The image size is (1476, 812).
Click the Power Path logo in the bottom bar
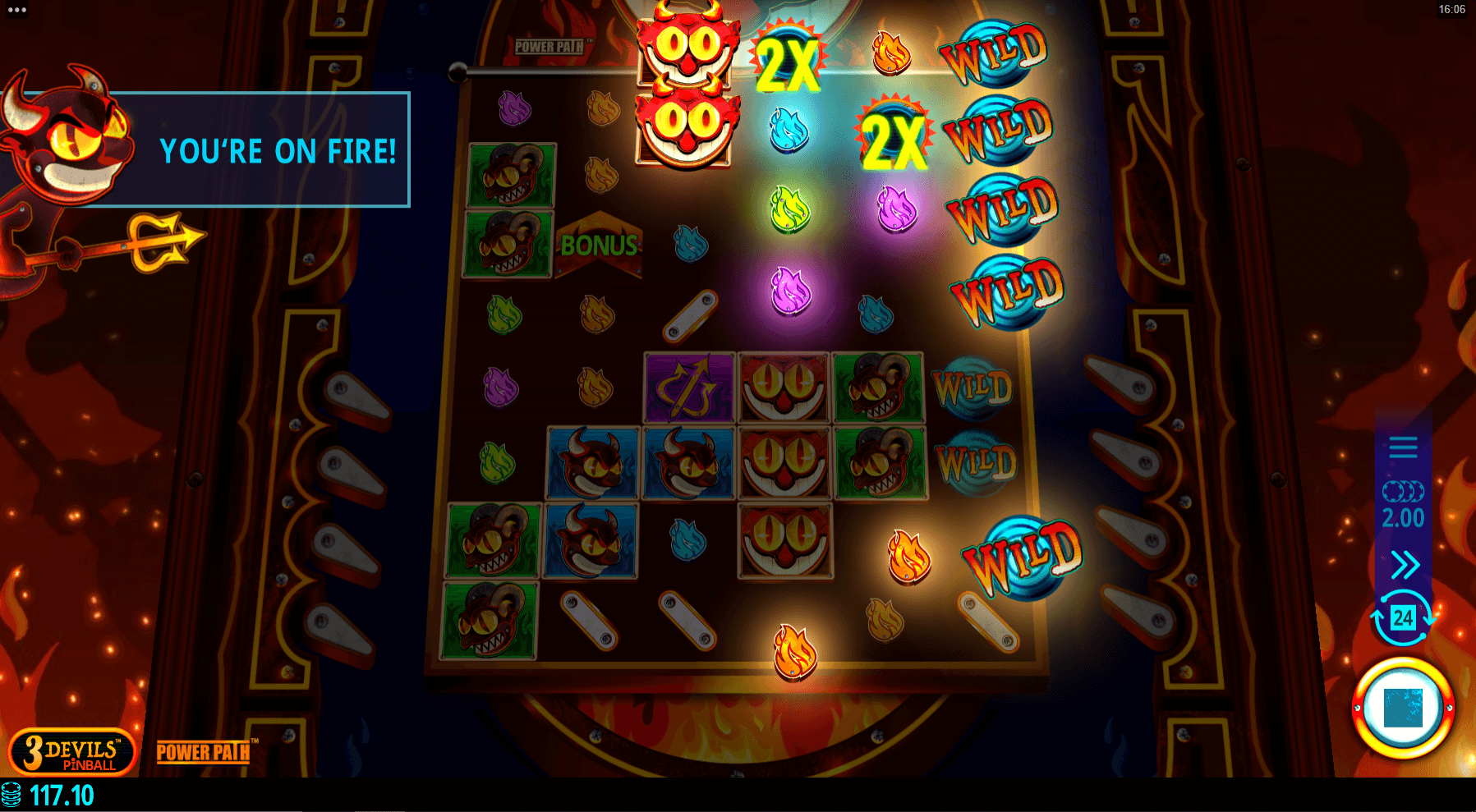pos(204,753)
